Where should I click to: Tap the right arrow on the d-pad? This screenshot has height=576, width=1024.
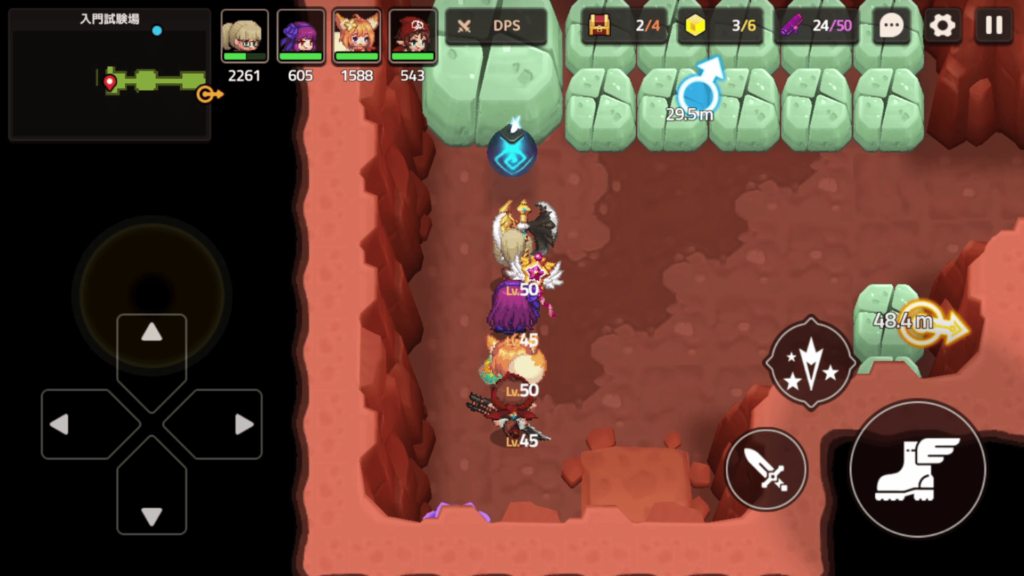point(243,424)
